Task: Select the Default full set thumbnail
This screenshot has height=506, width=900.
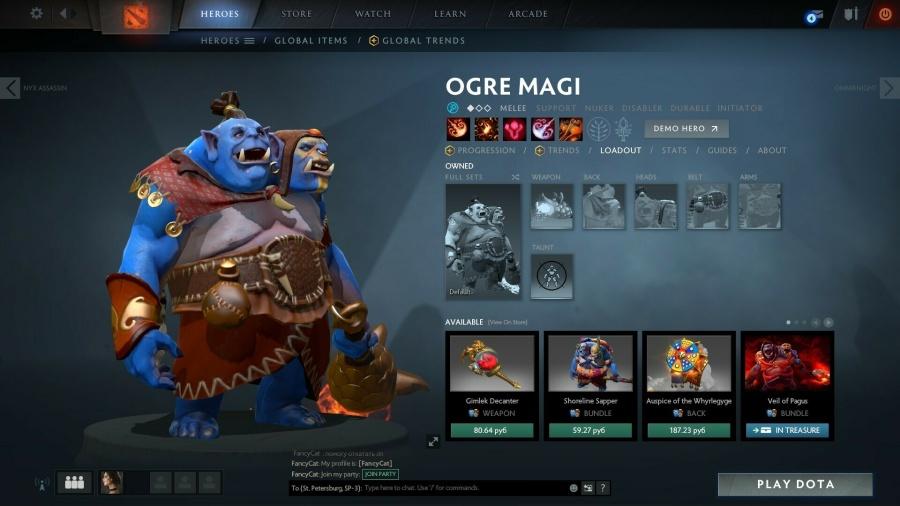Action: 483,241
